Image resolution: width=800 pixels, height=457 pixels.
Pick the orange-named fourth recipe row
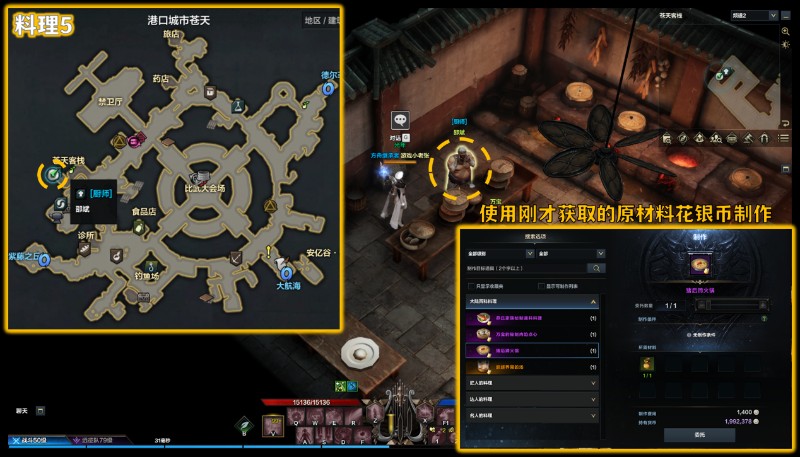pos(532,367)
